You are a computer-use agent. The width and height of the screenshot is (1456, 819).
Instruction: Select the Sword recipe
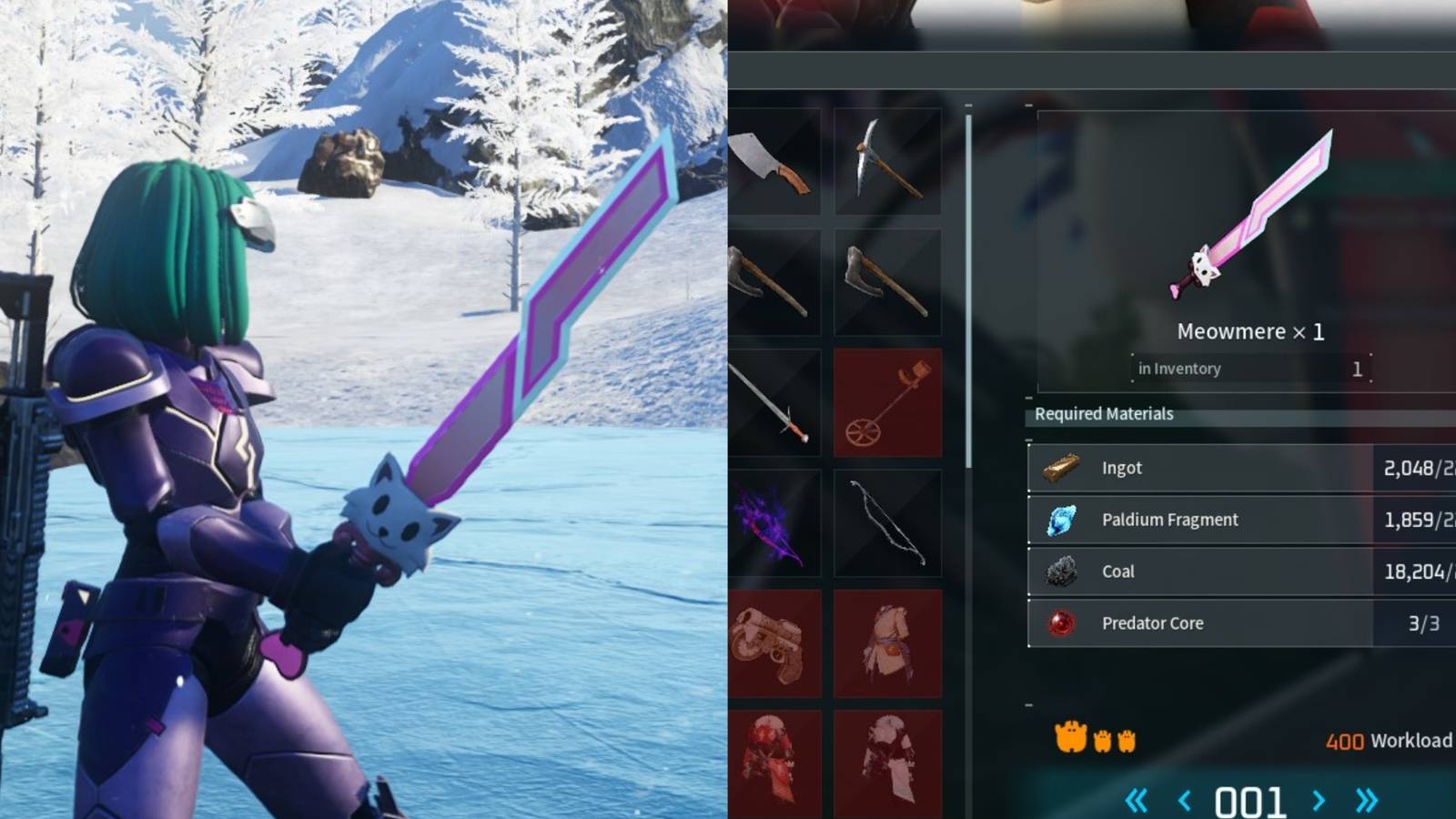click(775, 402)
